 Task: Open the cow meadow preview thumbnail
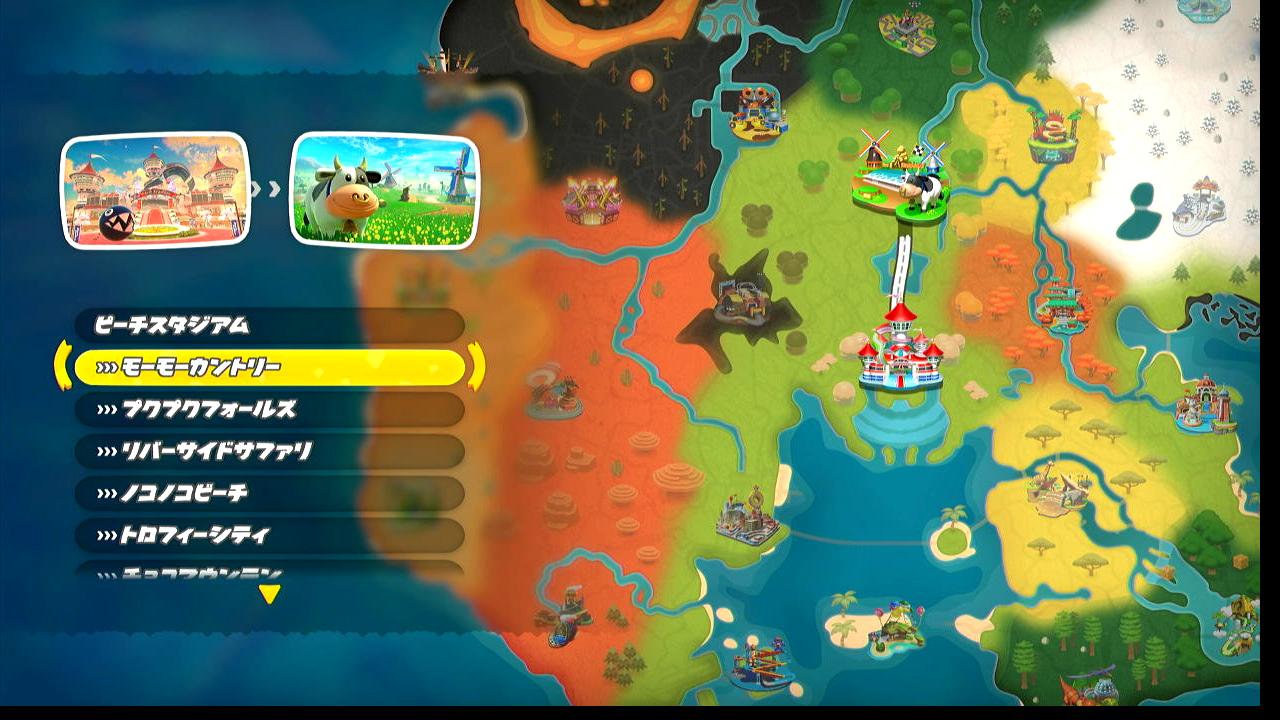click(384, 190)
